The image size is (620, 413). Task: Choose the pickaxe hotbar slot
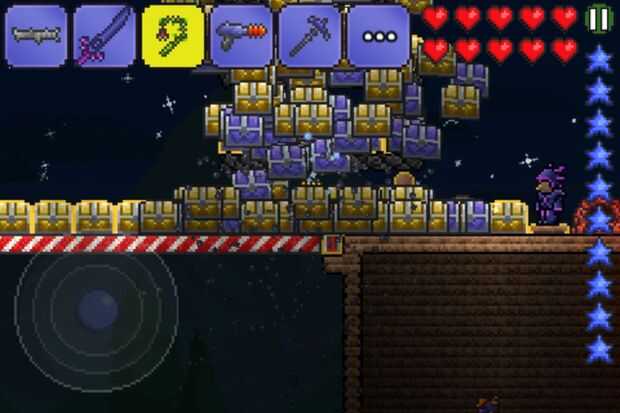click(x=309, y=36)
